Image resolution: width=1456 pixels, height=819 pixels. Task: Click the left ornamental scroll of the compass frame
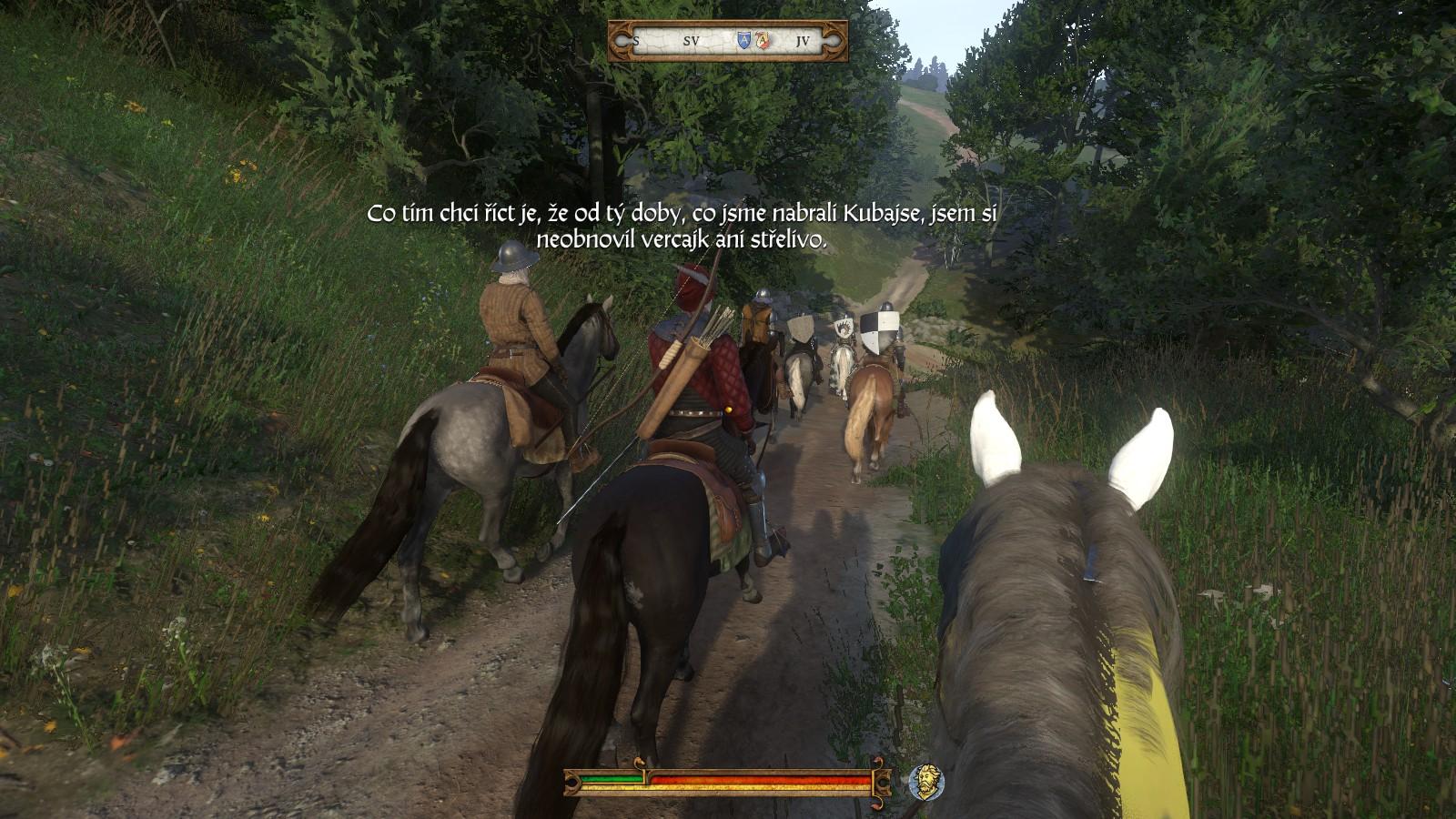pos(622,40)
